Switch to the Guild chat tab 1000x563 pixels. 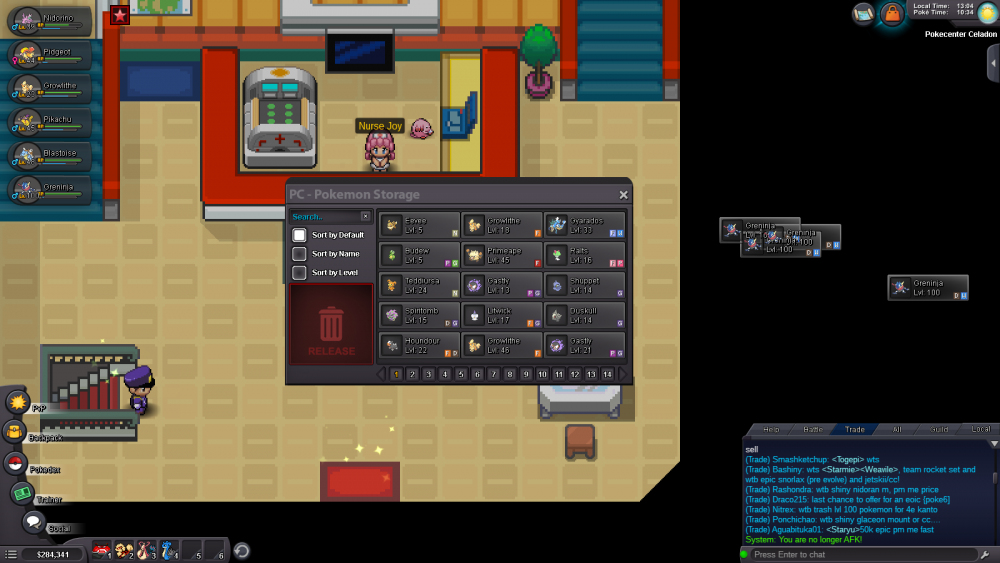pyautogui.click(x=938, y=429)
